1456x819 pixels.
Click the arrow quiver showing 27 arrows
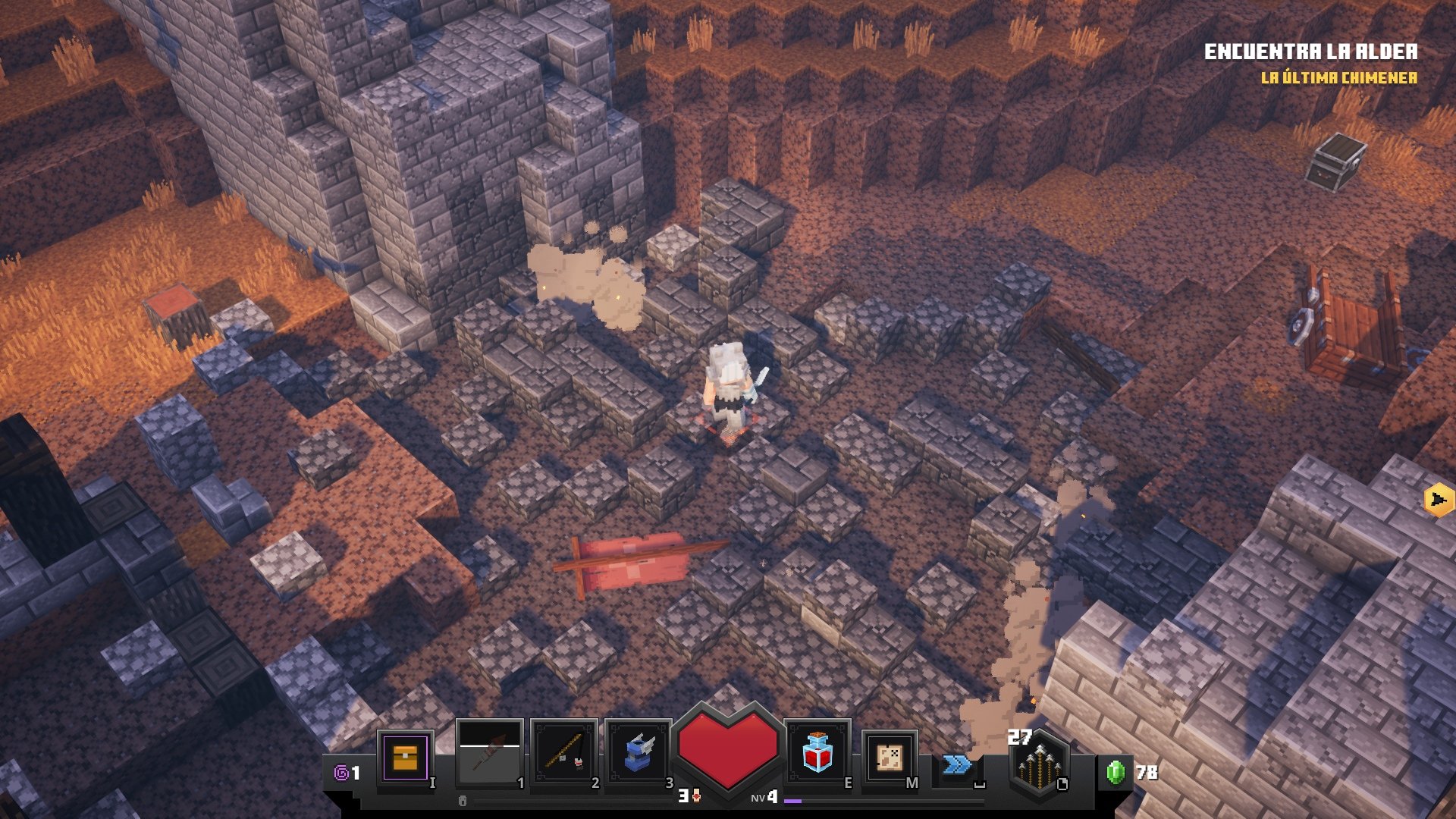pyautogui.click(x=1039, y=766)
